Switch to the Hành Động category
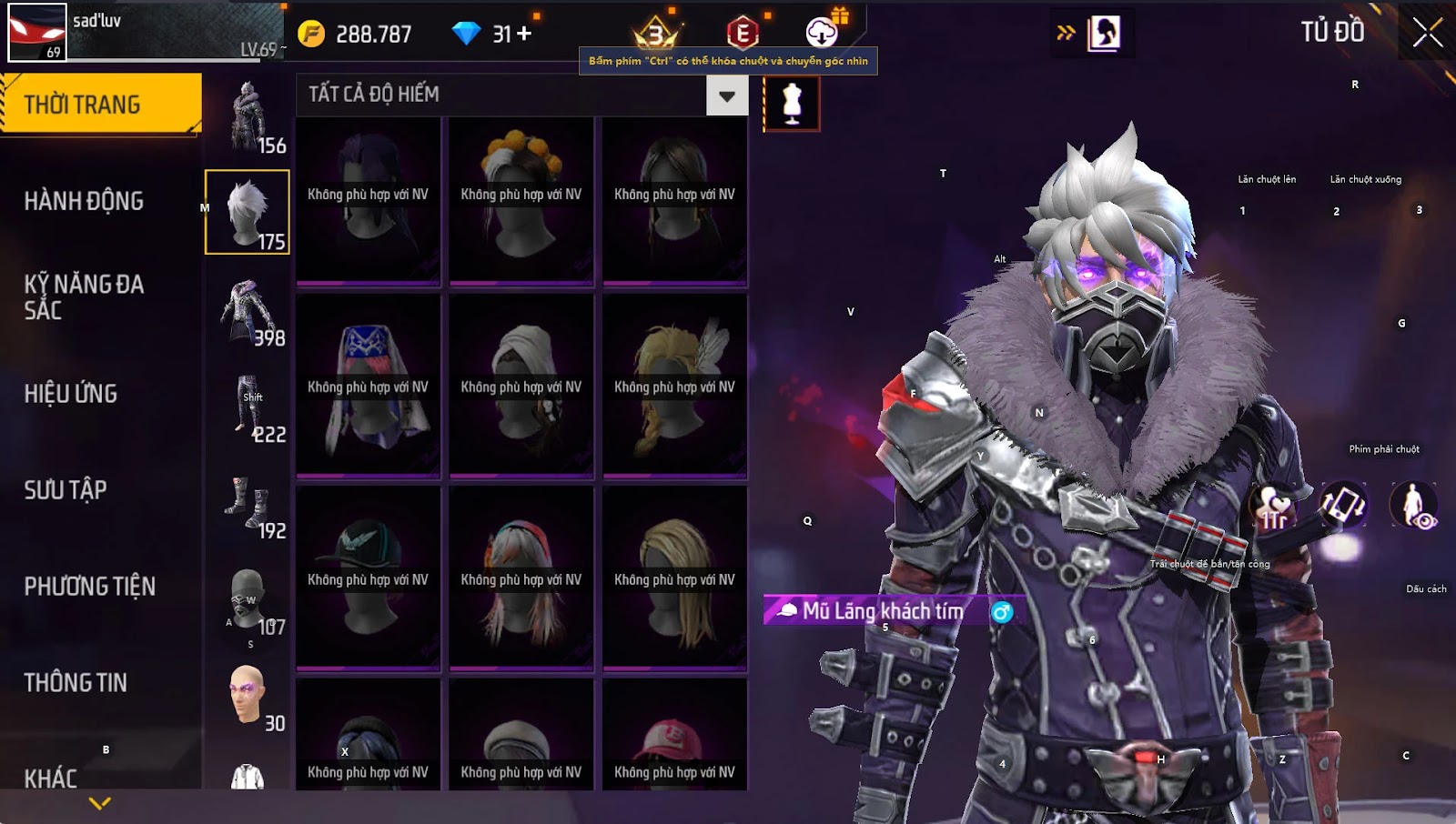 click(84, 201)
